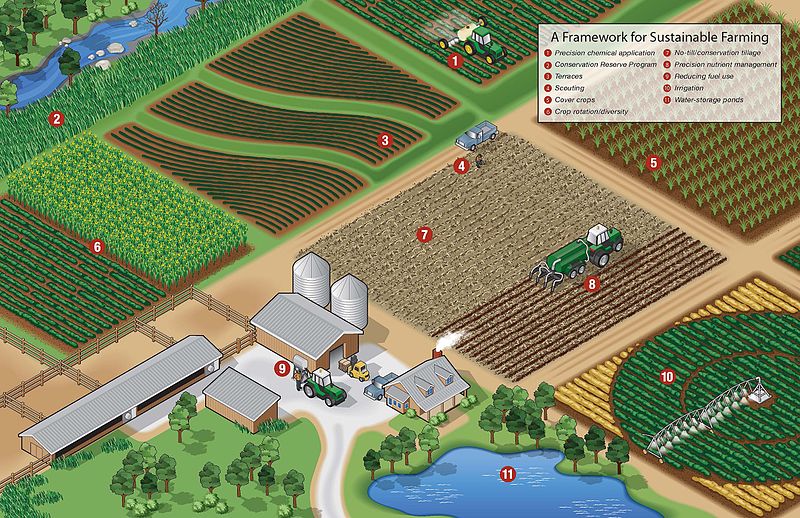Select map marker 9 by the barn
The width and height of the screenshot is (800, 518).
[x=283, y=368]
